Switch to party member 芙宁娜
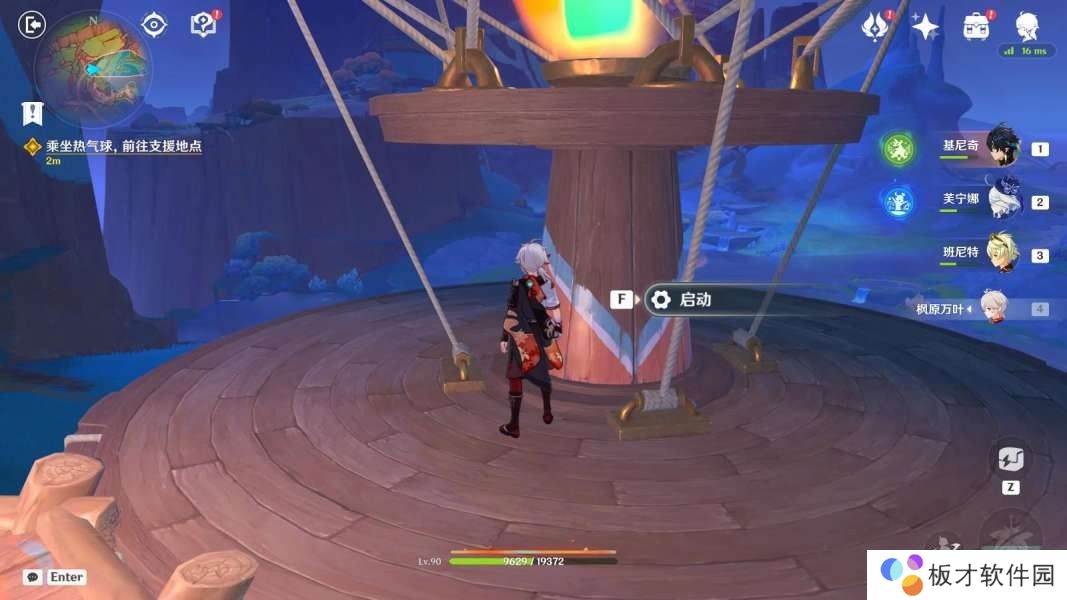The image size is (1067, 600). point(1002,199)
